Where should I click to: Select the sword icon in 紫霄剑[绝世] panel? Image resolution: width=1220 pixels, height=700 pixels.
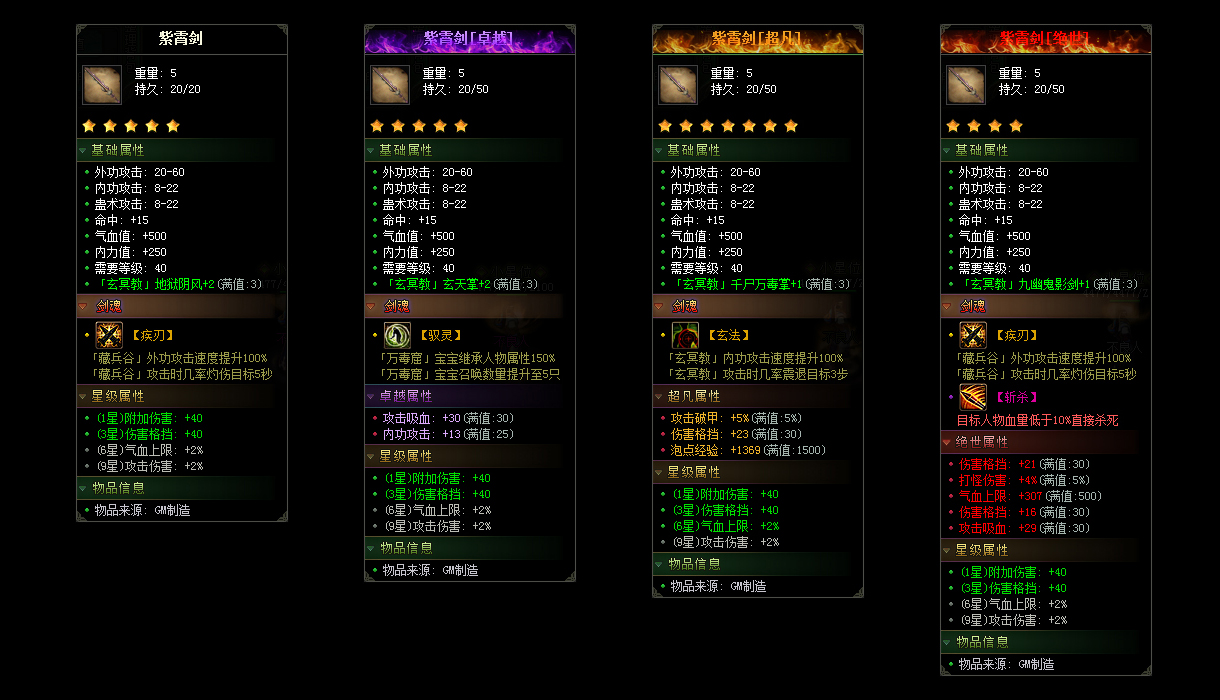(x=966, y=85)
